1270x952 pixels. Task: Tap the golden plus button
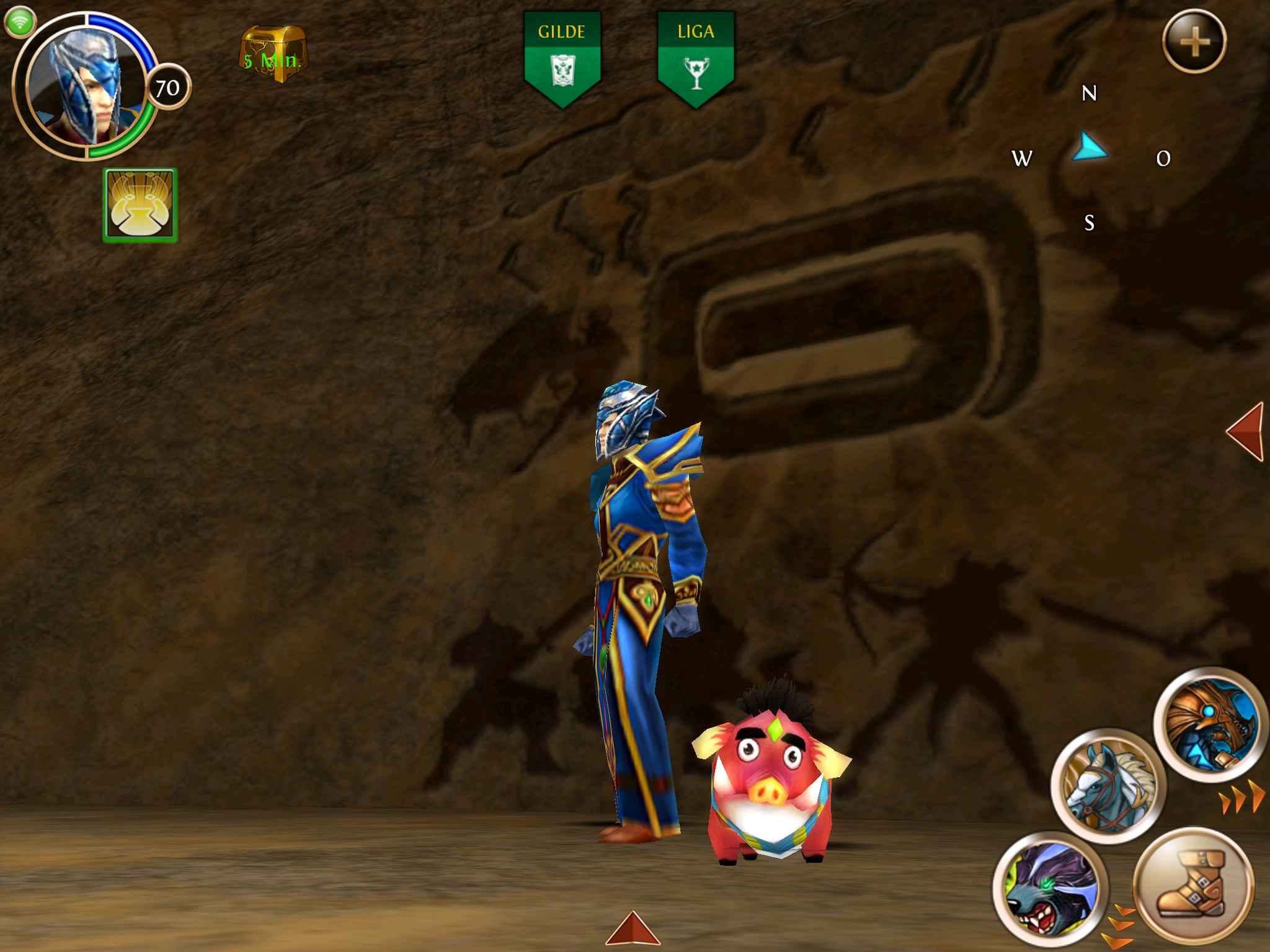1194,42
